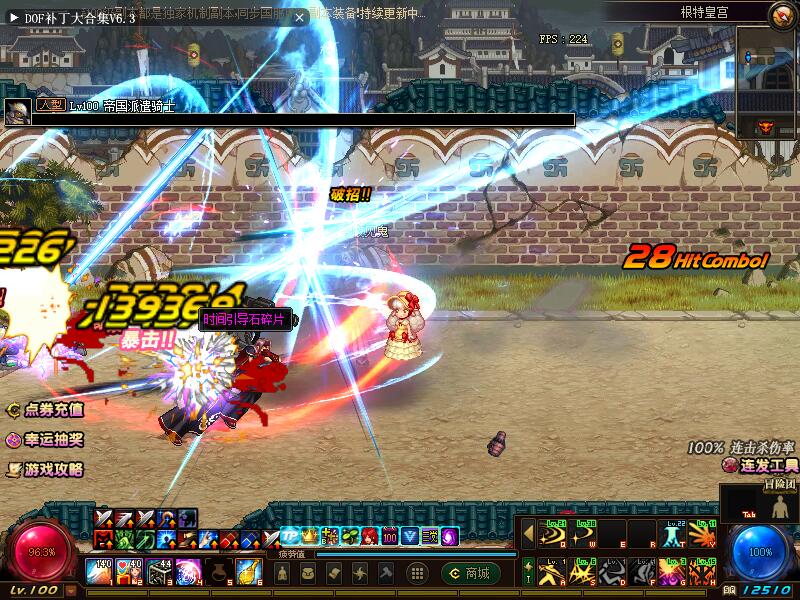Open the 点券充值 recharge link
Viewport: 800px width, 600px height.
(x=46, y=410)
